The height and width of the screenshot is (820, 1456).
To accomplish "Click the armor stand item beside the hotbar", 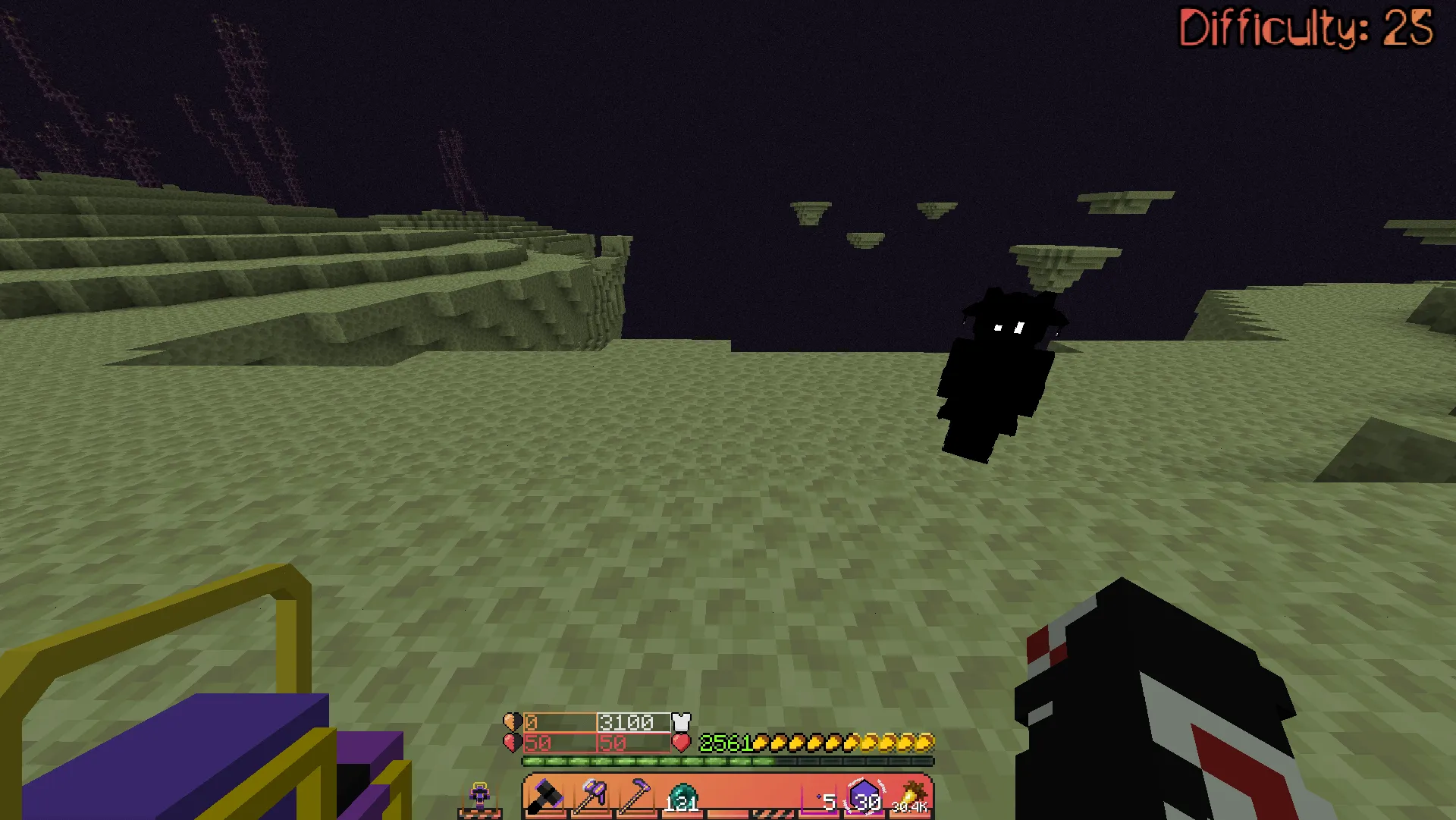I will tap(481, 794).
